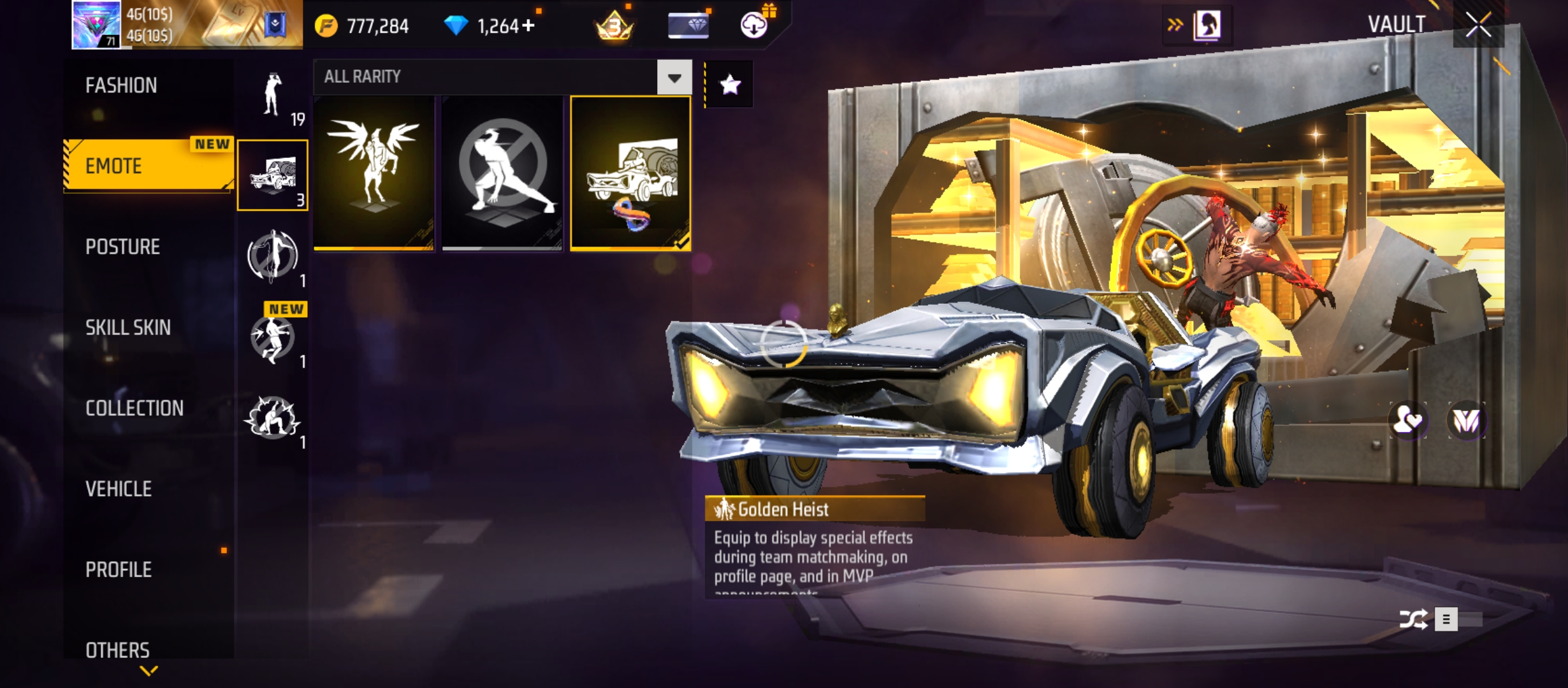Select the Skill Skin category
The height and width of the screenshot is (688, 1568).
point(127,327)
